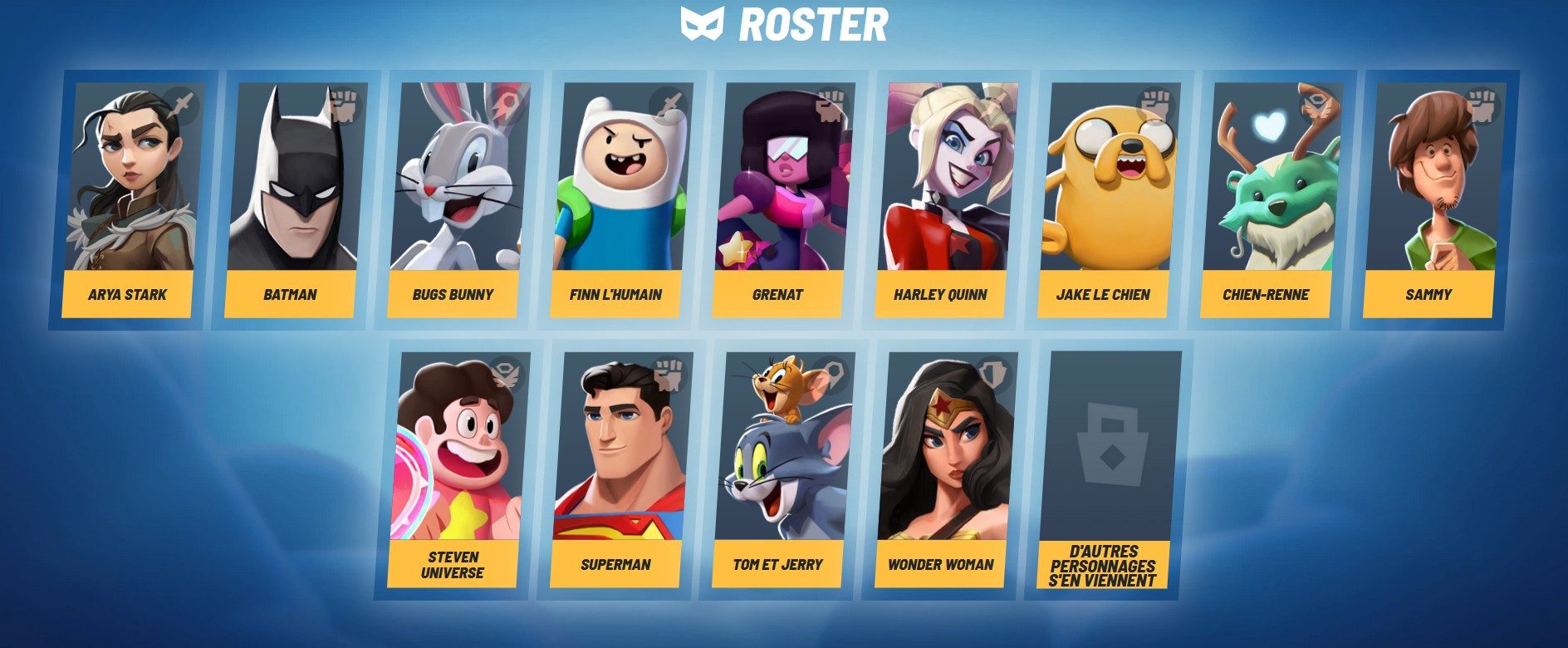1568x648 pixels.
Task: Pick the Bugs Bunny card
Action: (x=455, y=199)
